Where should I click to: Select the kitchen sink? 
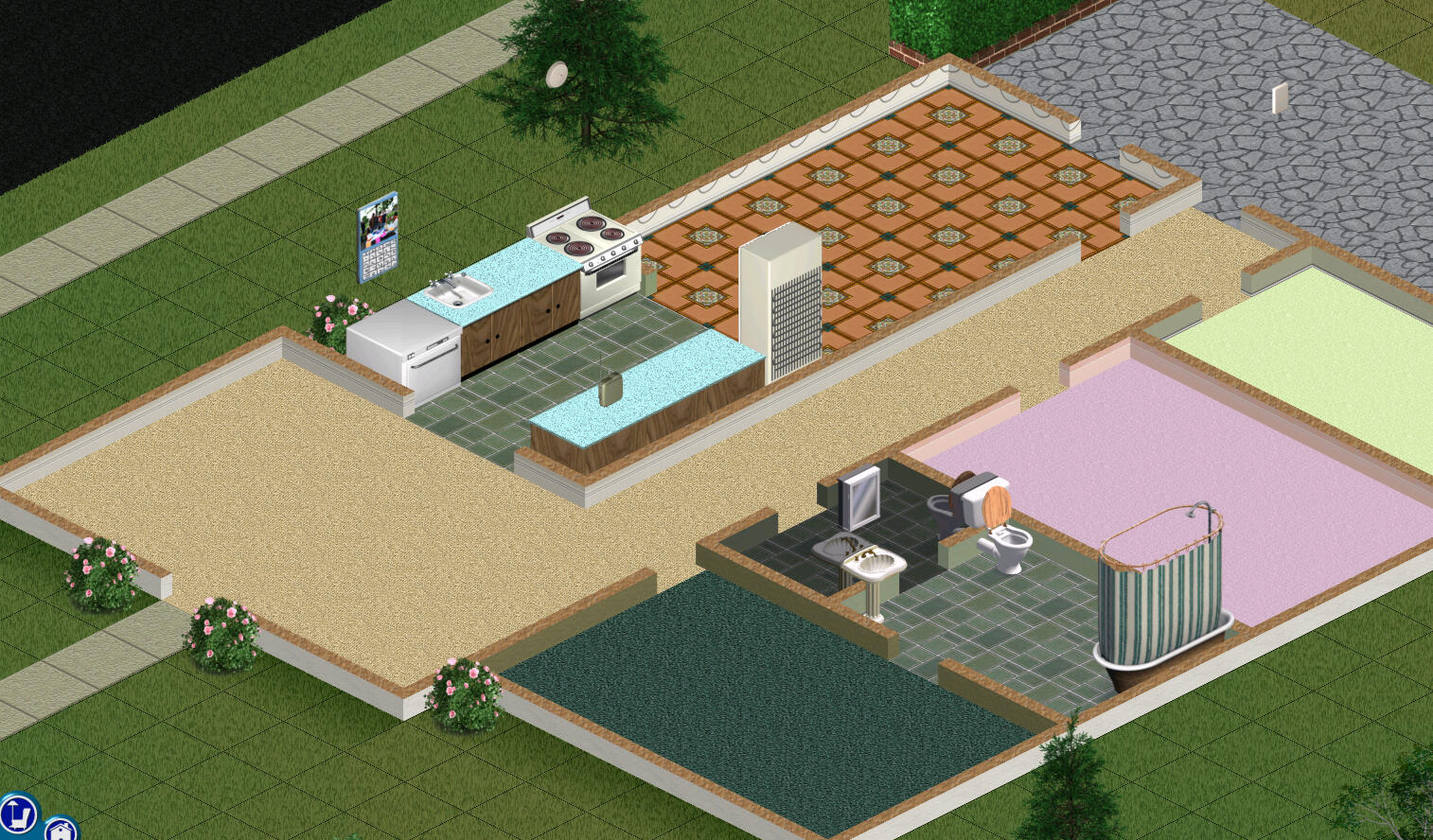click(x=458, y=290)
